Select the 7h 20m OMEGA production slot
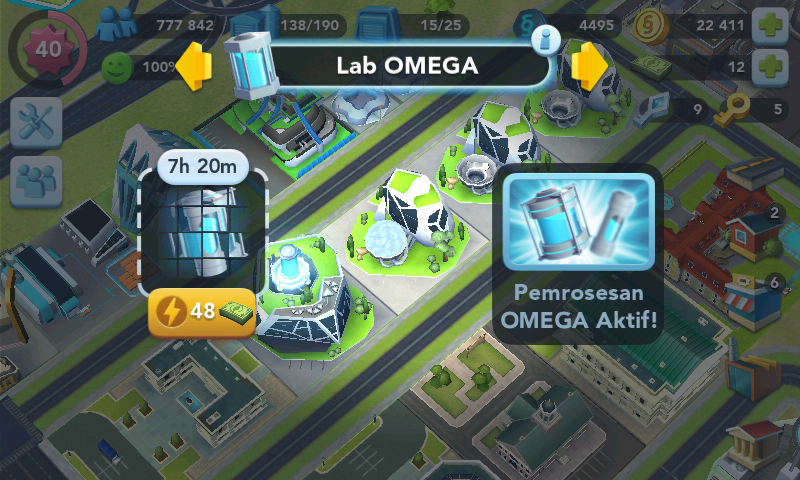 (203, 230)
